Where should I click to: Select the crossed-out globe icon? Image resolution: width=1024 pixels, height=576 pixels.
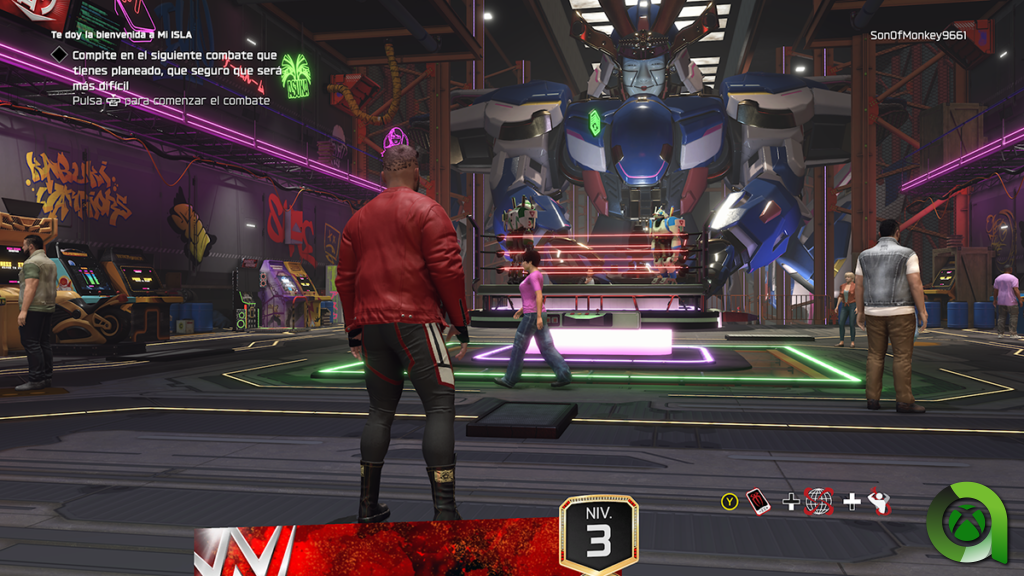point(819,501)
